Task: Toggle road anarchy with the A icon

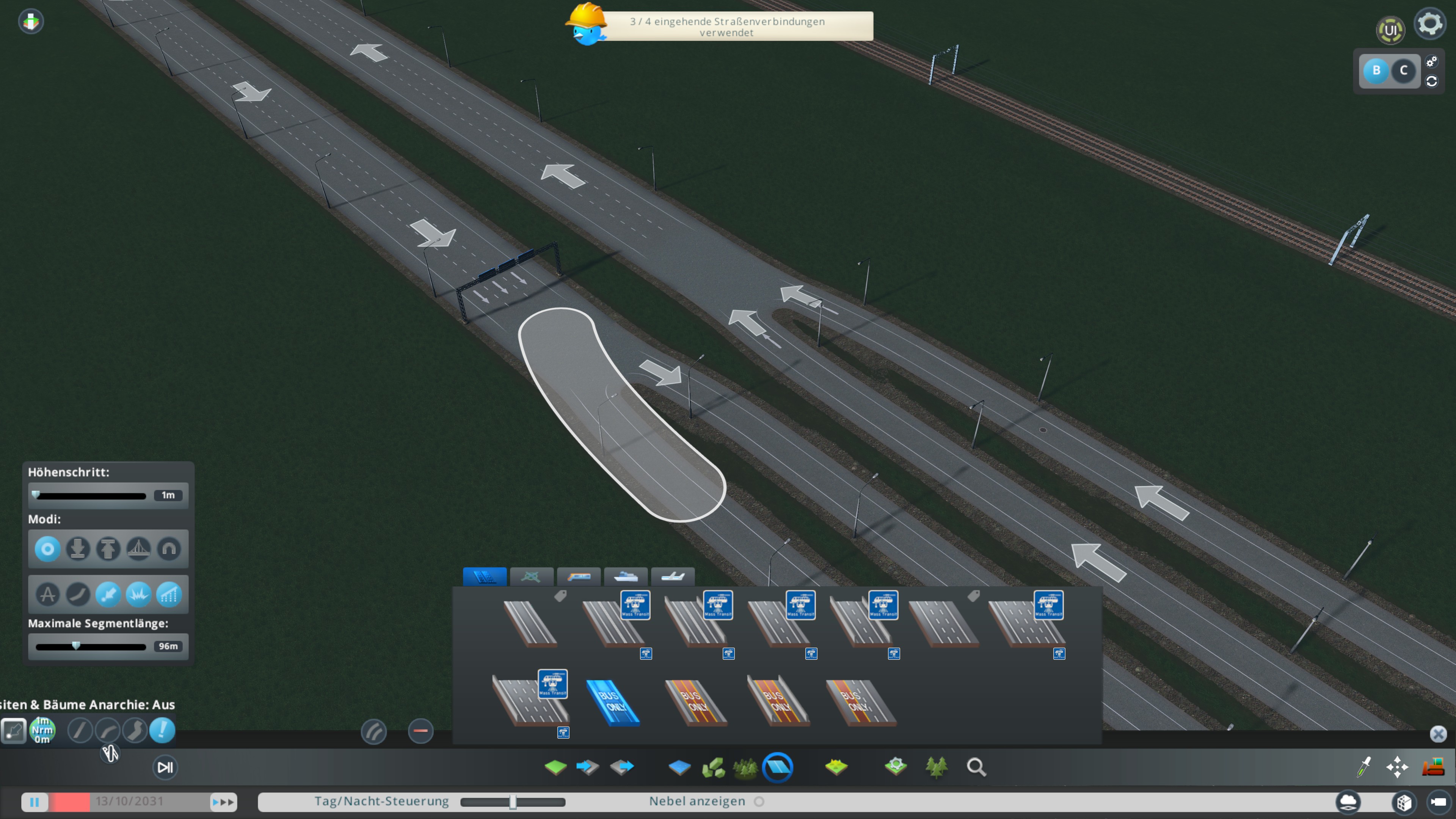Action: [47, 595]
